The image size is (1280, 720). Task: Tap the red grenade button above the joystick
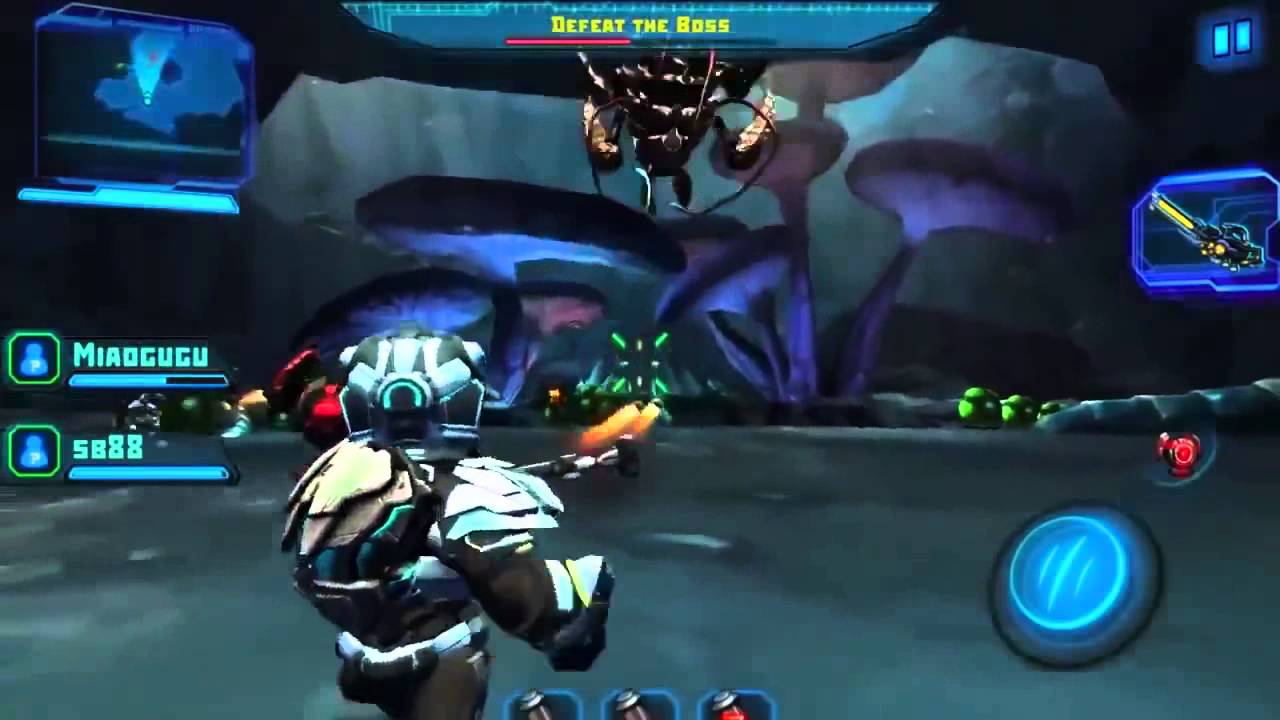coord(1180,450)
